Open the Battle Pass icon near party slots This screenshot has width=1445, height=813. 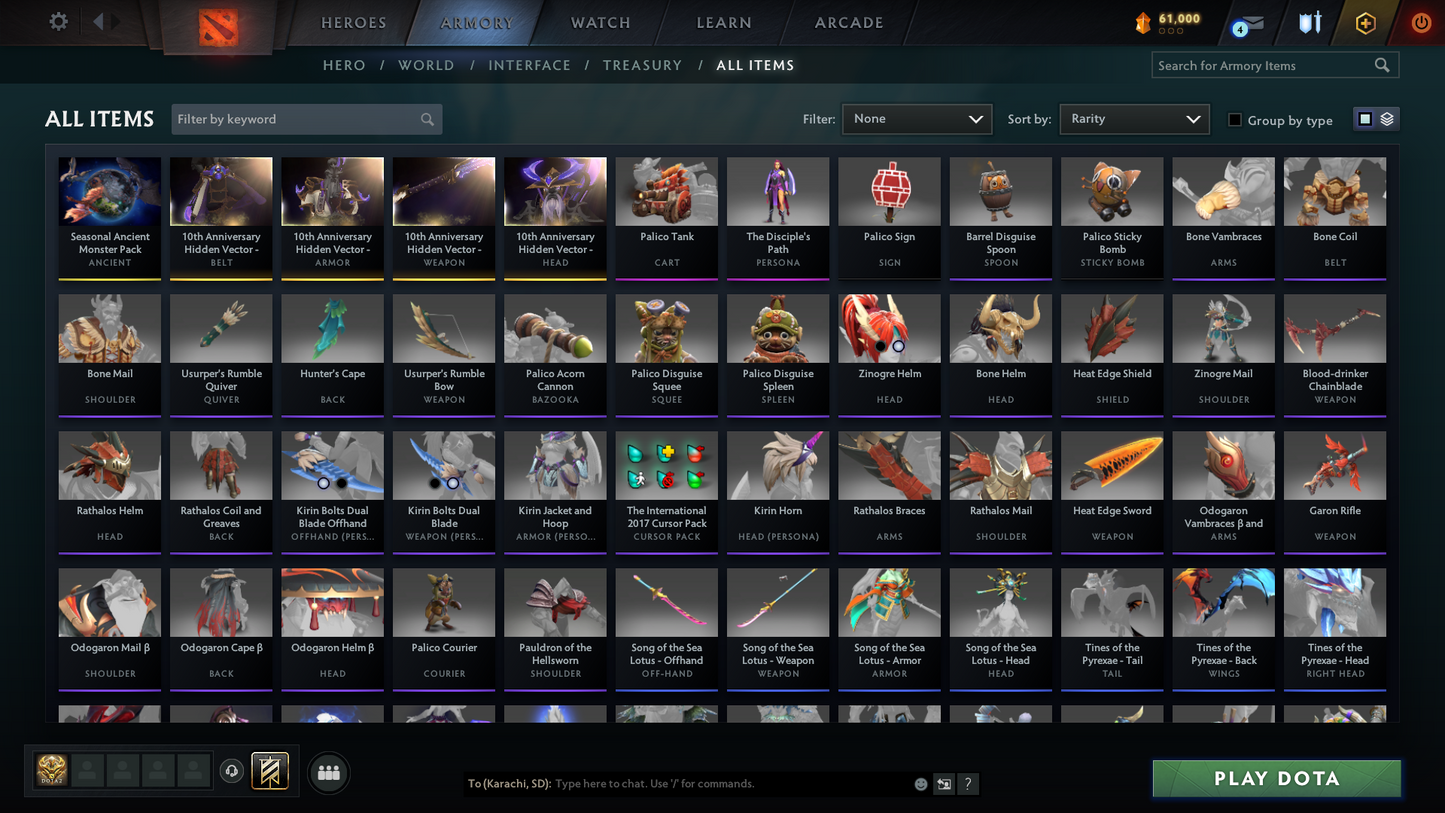(270, 770)
